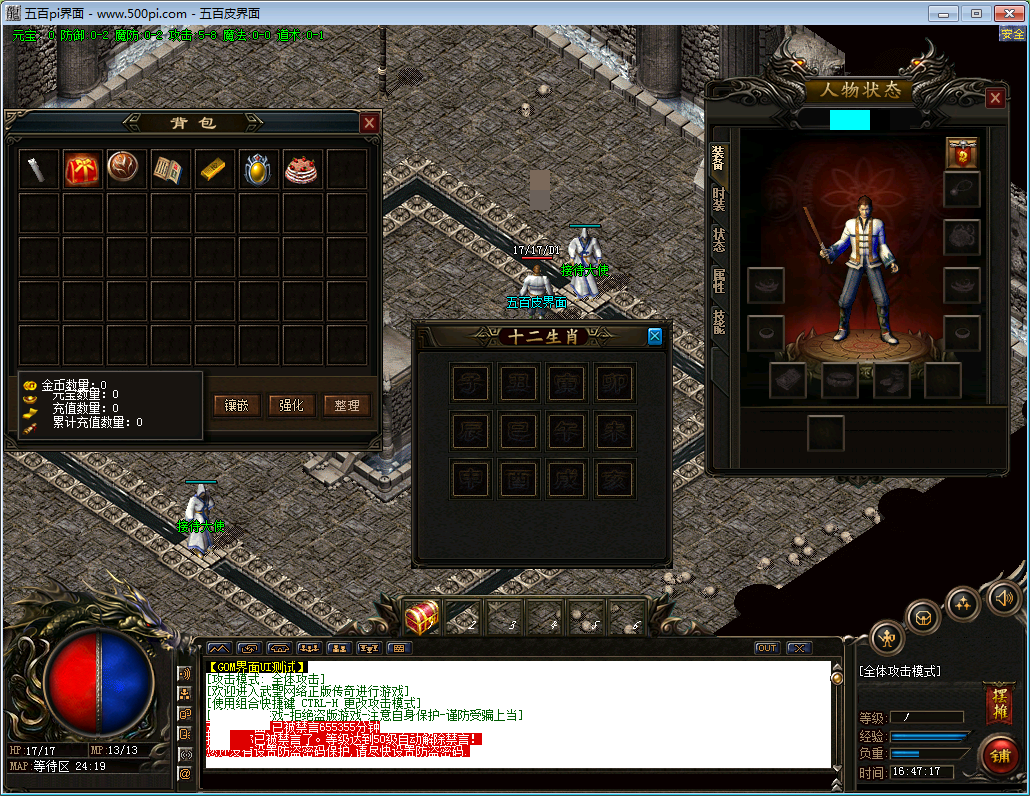Show the 属性 attributes tab
Viewport: 1030px width, 796px height.
(x=719, y=280)
